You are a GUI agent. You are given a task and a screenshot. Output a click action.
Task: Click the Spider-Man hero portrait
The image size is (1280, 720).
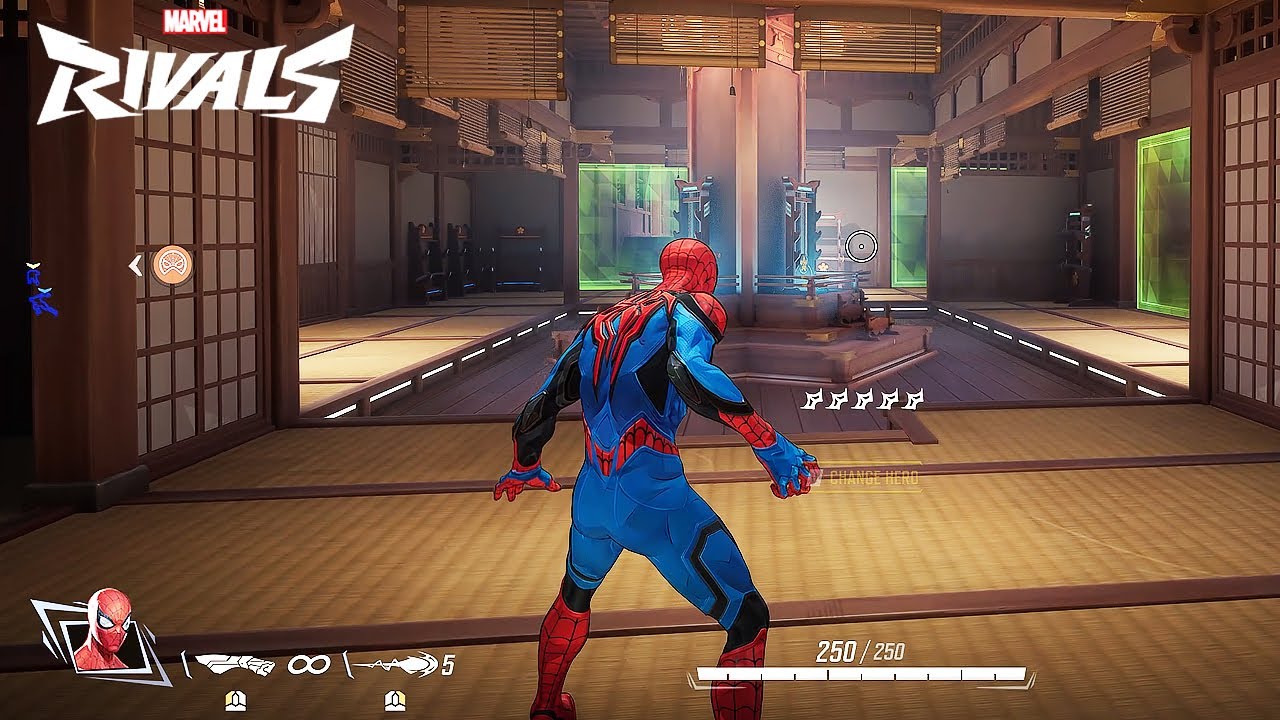[x=103, y=632]
